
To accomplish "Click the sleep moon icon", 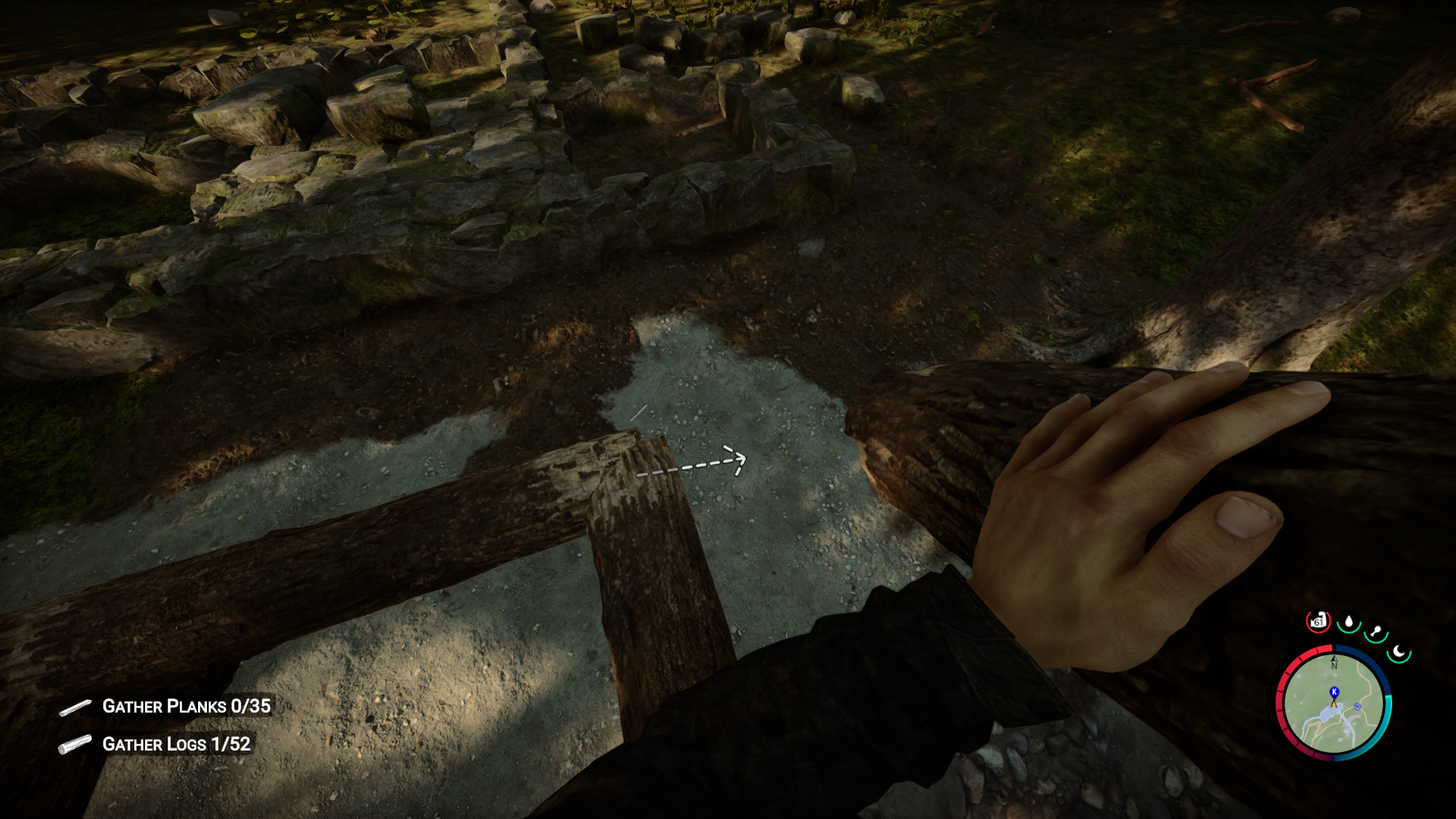I will click(x=1398, y=653).
